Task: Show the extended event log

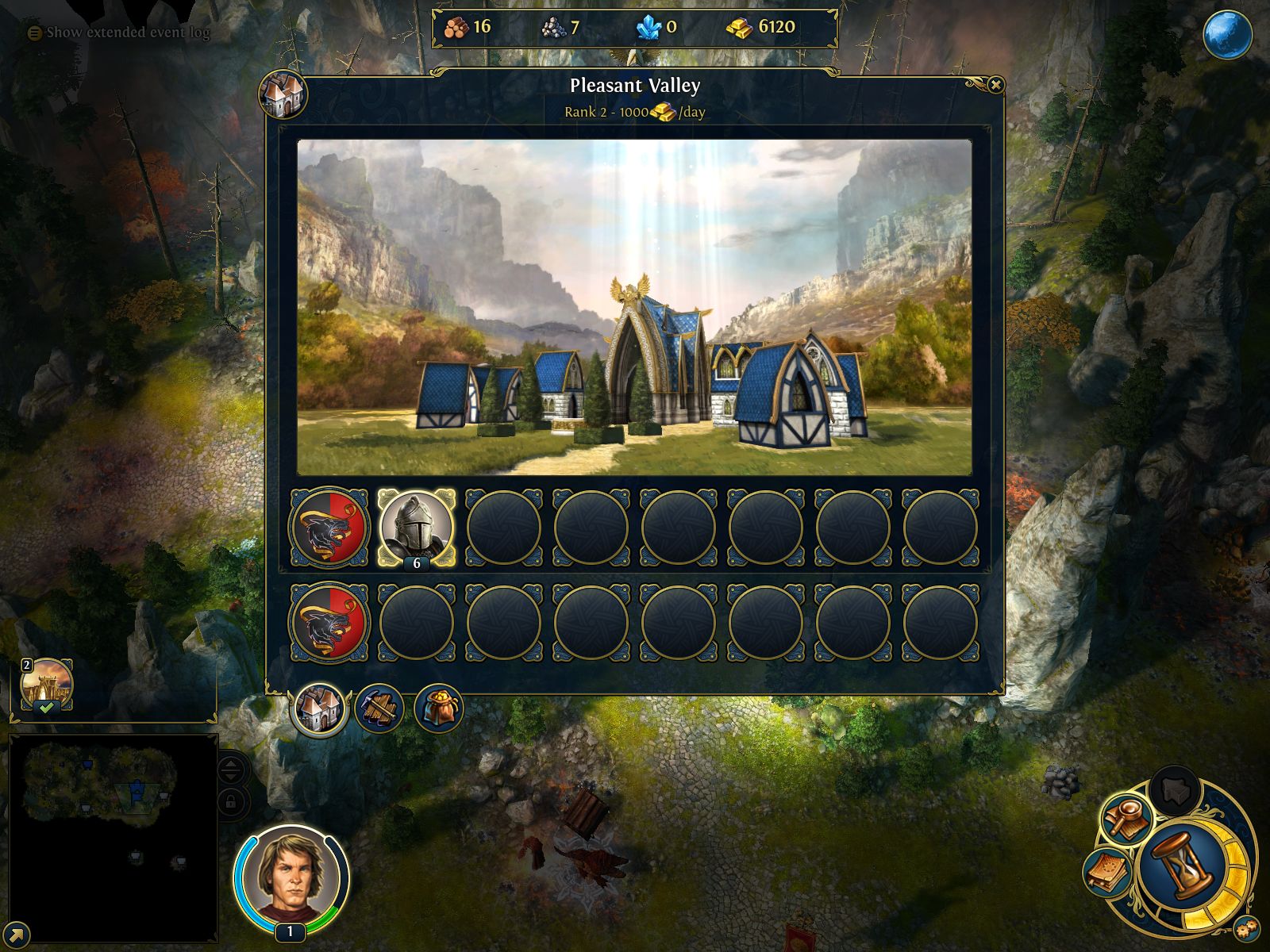Action: click(x=119, y=33)
